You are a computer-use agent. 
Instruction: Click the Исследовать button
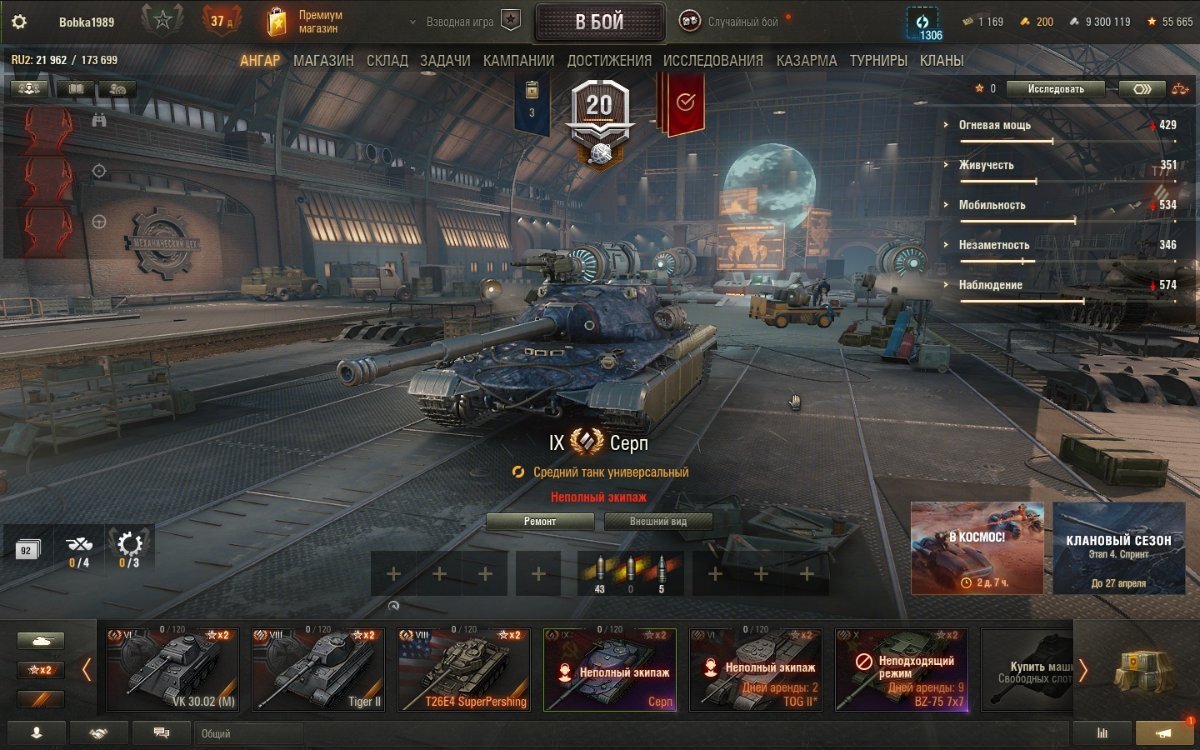pos(1055,89)
